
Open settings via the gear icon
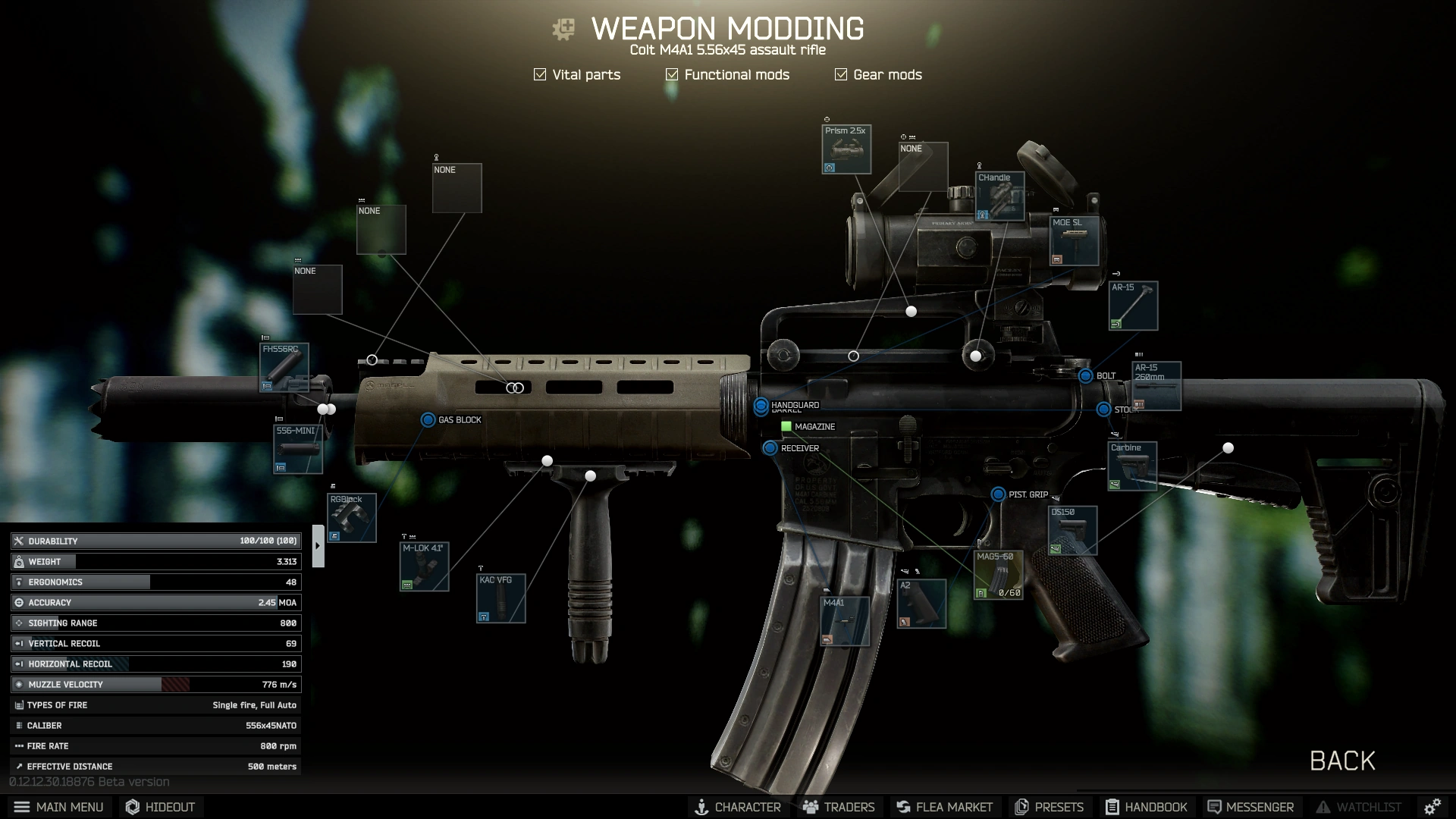click(1432, 807)
